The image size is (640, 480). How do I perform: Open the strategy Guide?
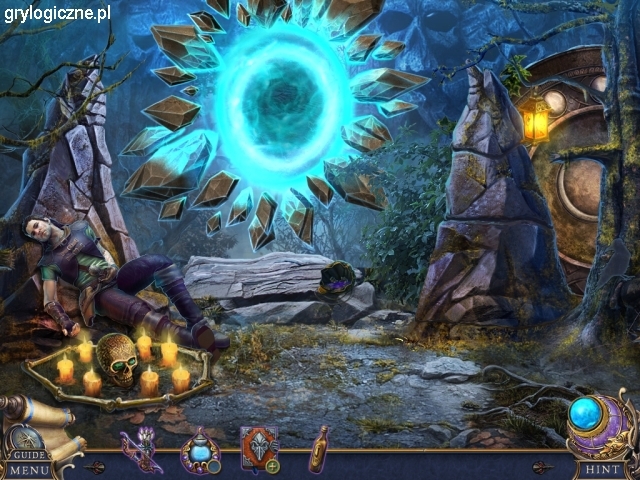point(29,453)
